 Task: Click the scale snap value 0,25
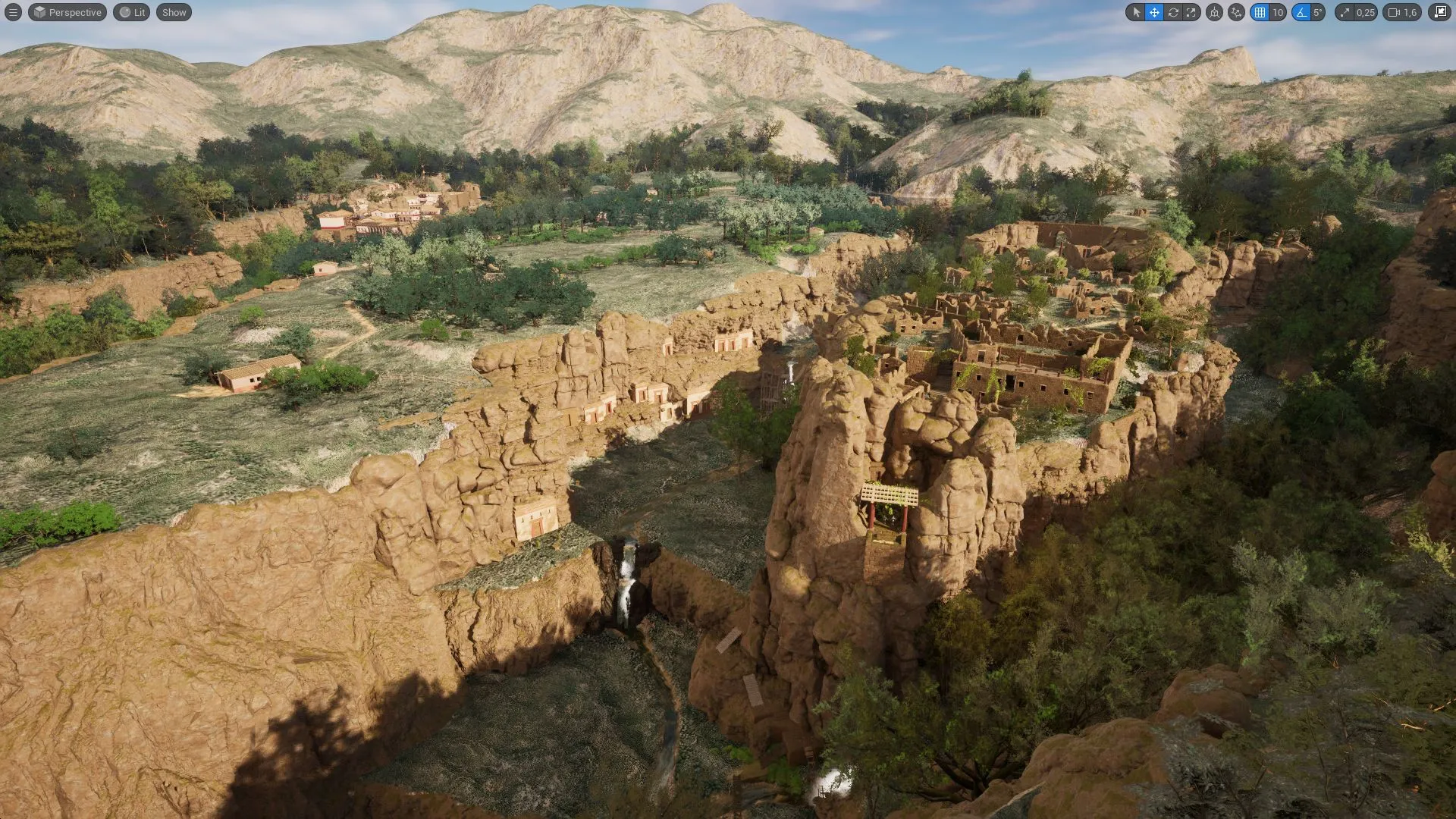[x=1365, y=12]
